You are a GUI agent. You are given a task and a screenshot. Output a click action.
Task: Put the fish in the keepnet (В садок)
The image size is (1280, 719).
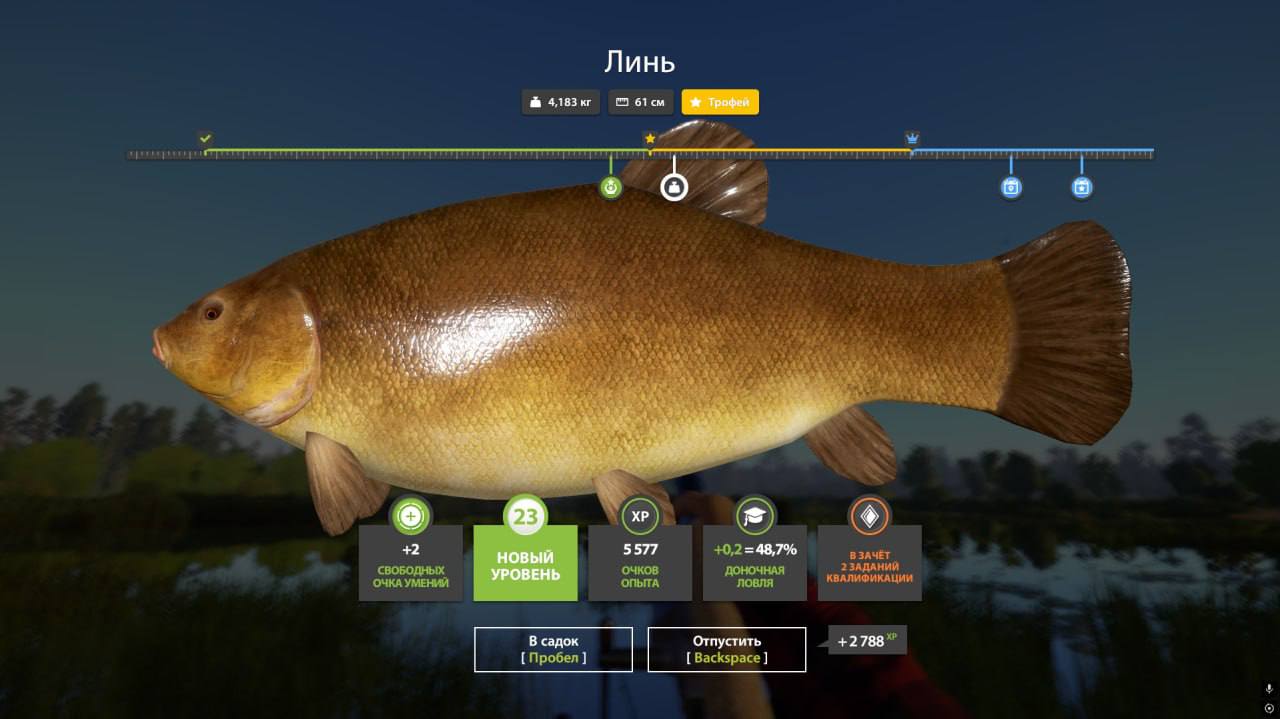point(553,649)
